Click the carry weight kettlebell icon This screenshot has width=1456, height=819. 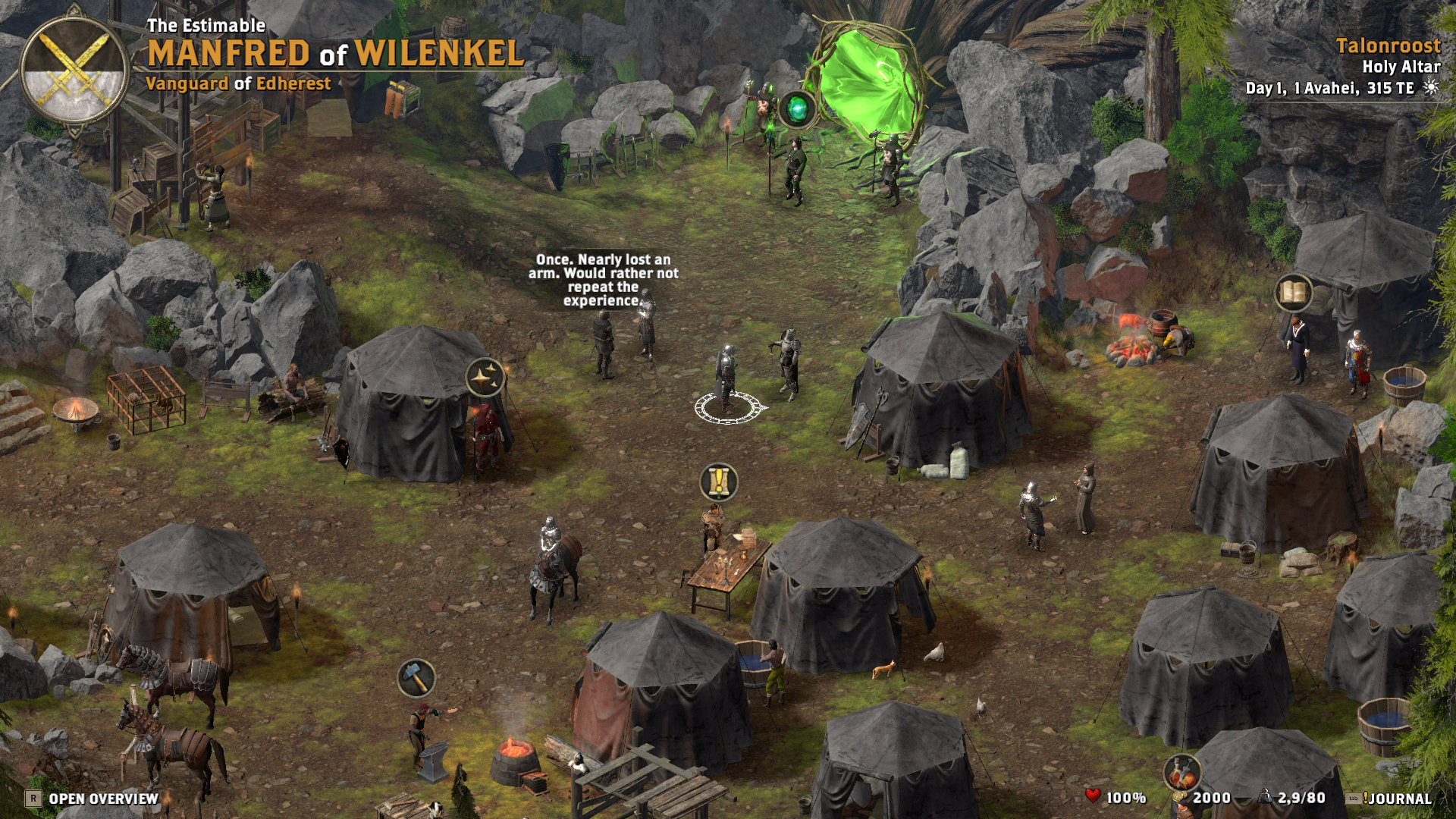[1265, 795]
